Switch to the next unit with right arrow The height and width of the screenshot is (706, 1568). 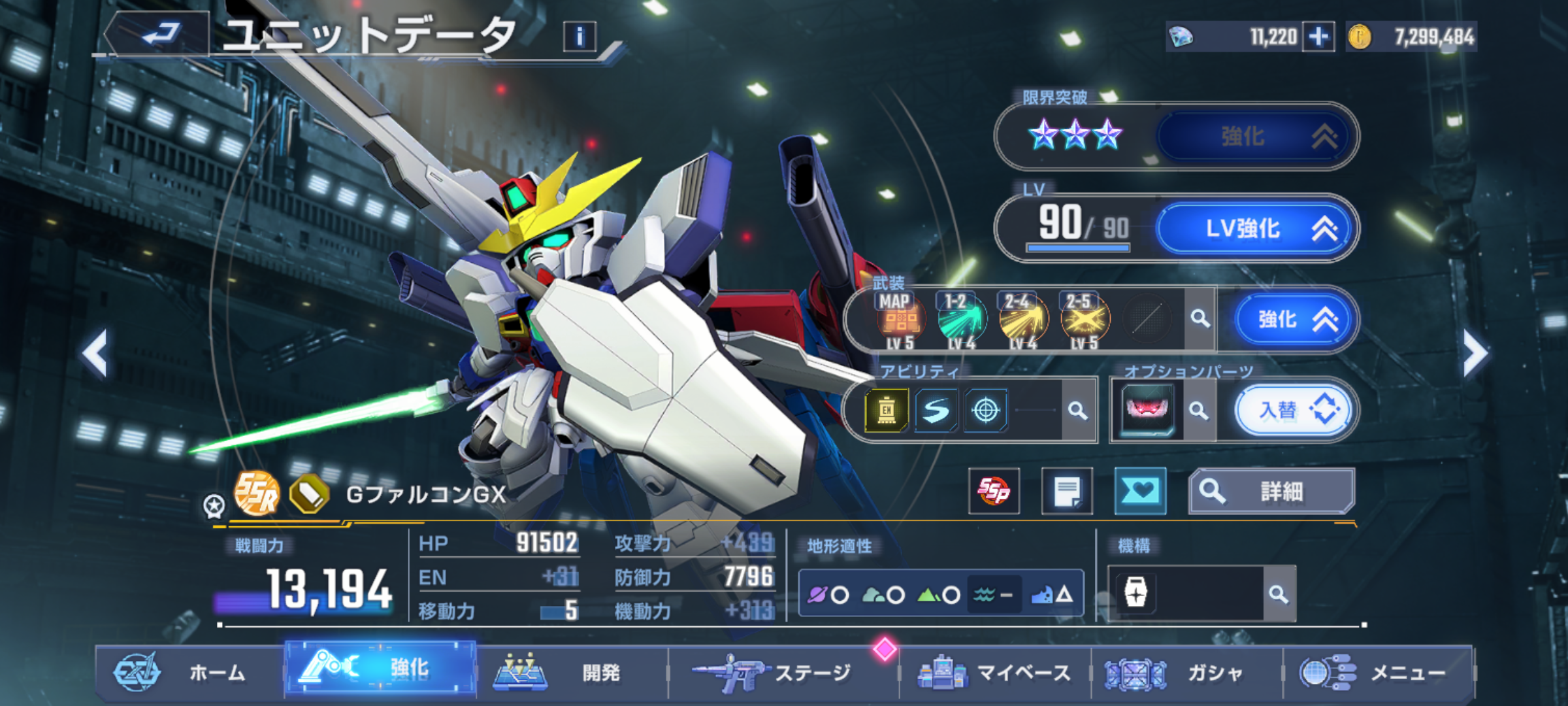(1474, 354)
